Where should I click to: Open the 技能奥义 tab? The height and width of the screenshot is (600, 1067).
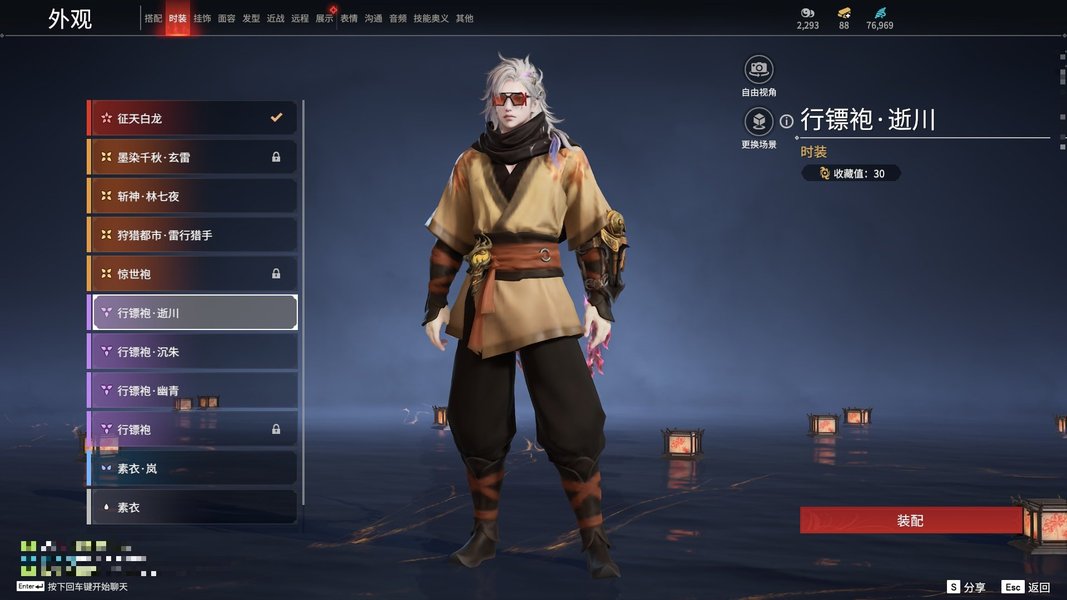[x=431, y=19]
